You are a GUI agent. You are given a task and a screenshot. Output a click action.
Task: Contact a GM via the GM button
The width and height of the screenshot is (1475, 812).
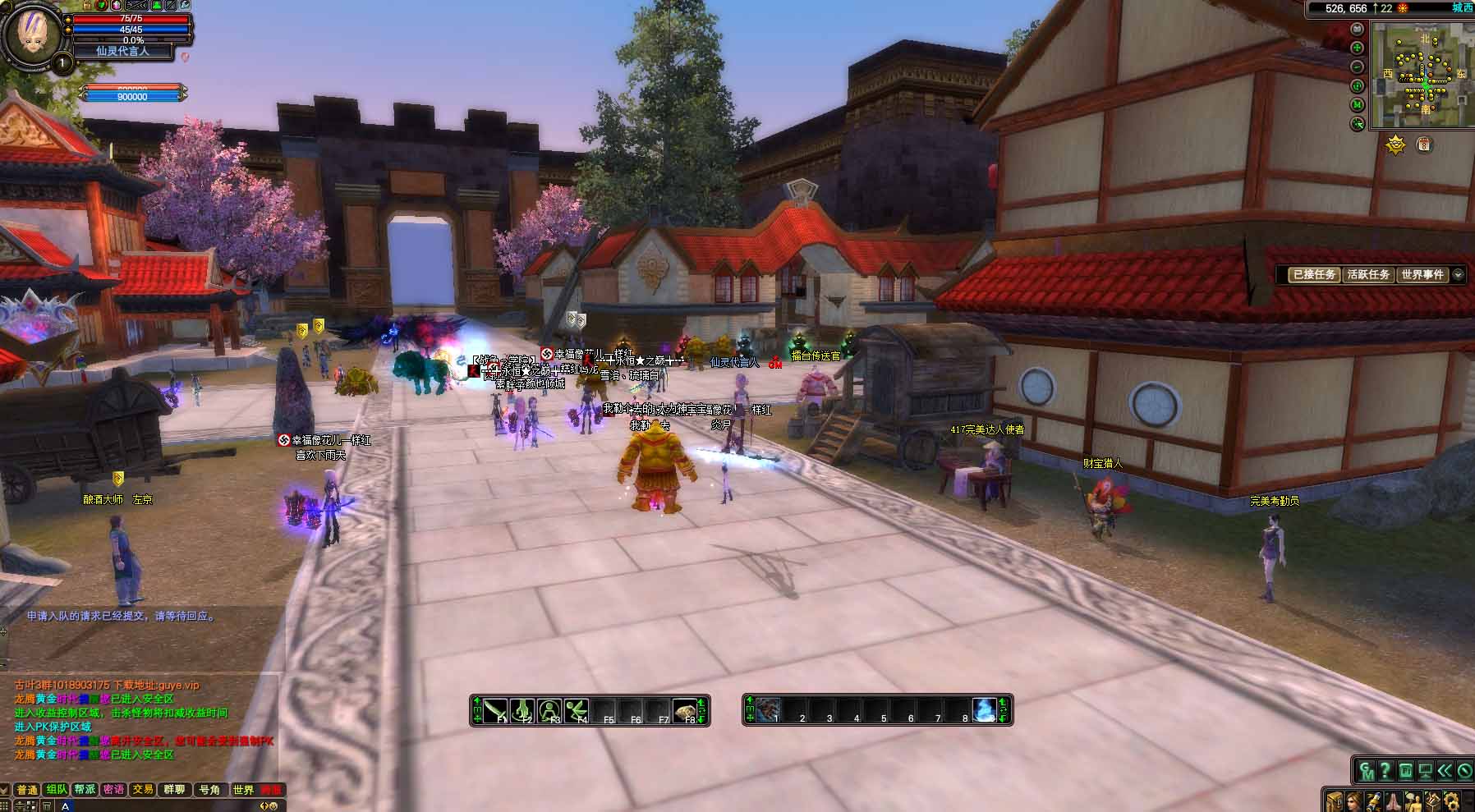1367,772
